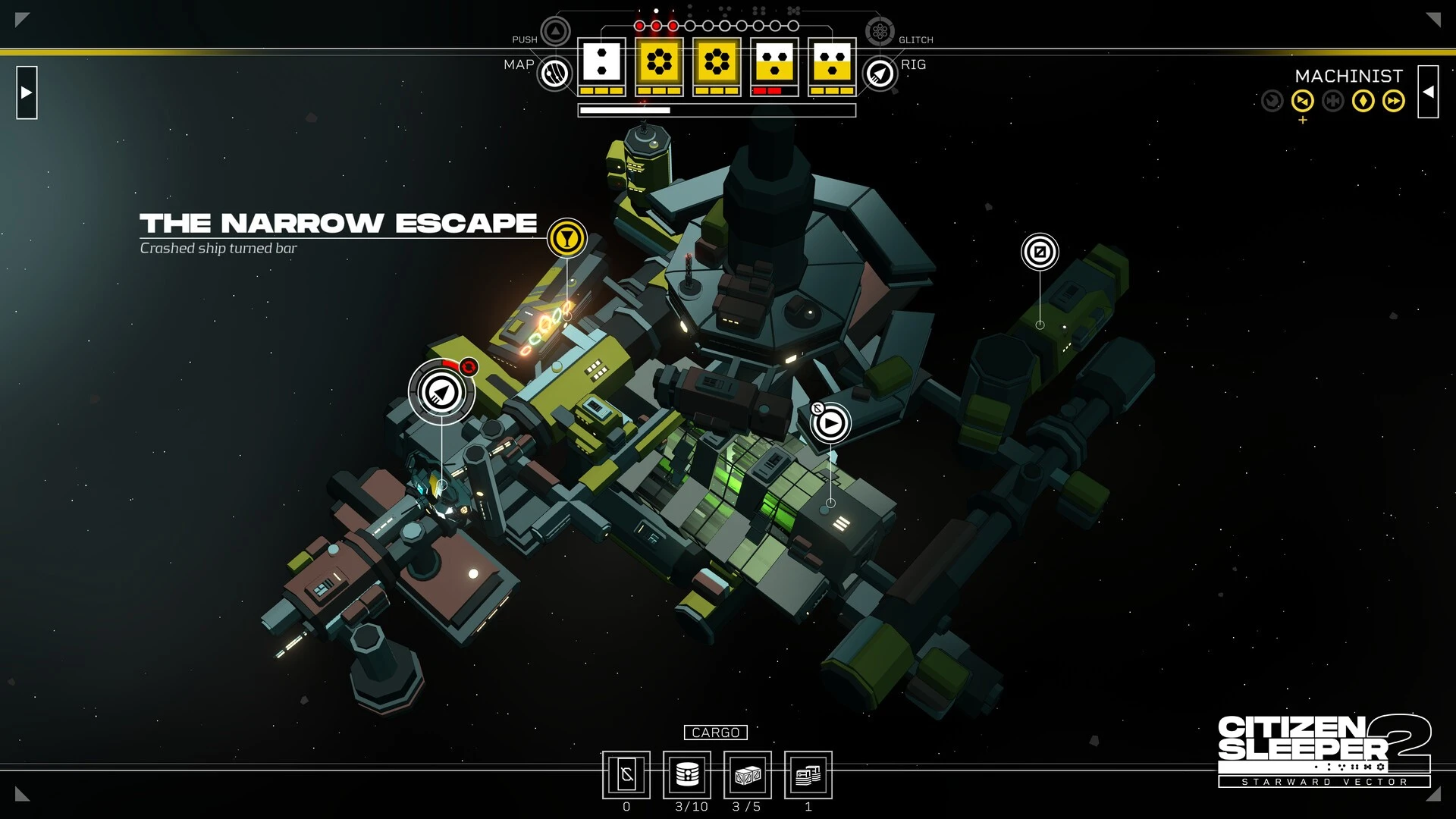
Task: Pick the three-pip die with red bar
Action: (774, 62)
